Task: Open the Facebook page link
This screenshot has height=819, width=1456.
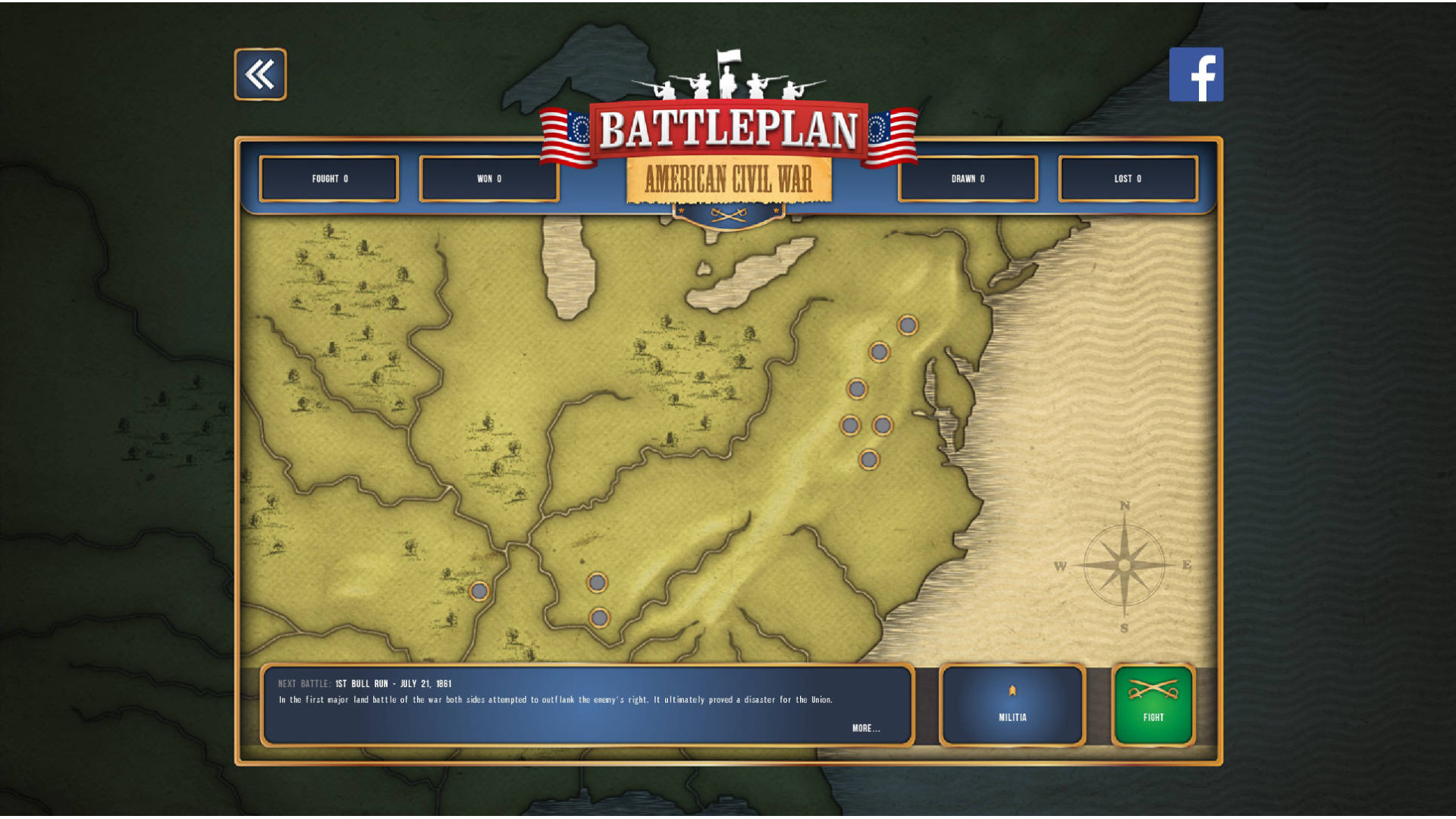Action: (1196, 74)
